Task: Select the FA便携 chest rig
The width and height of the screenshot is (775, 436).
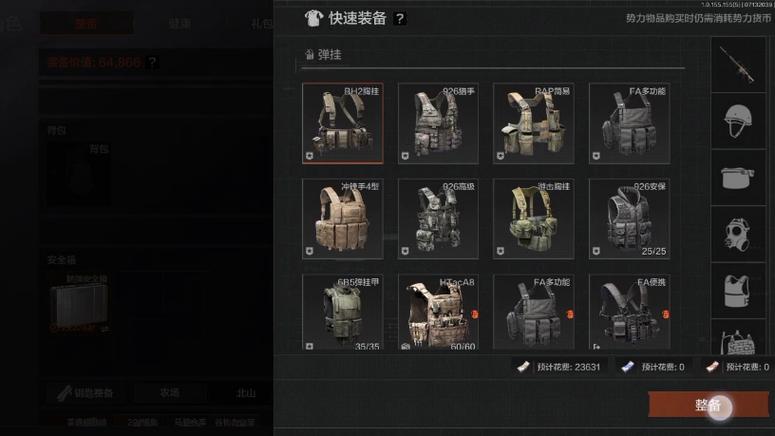Action: click(629, 314)
